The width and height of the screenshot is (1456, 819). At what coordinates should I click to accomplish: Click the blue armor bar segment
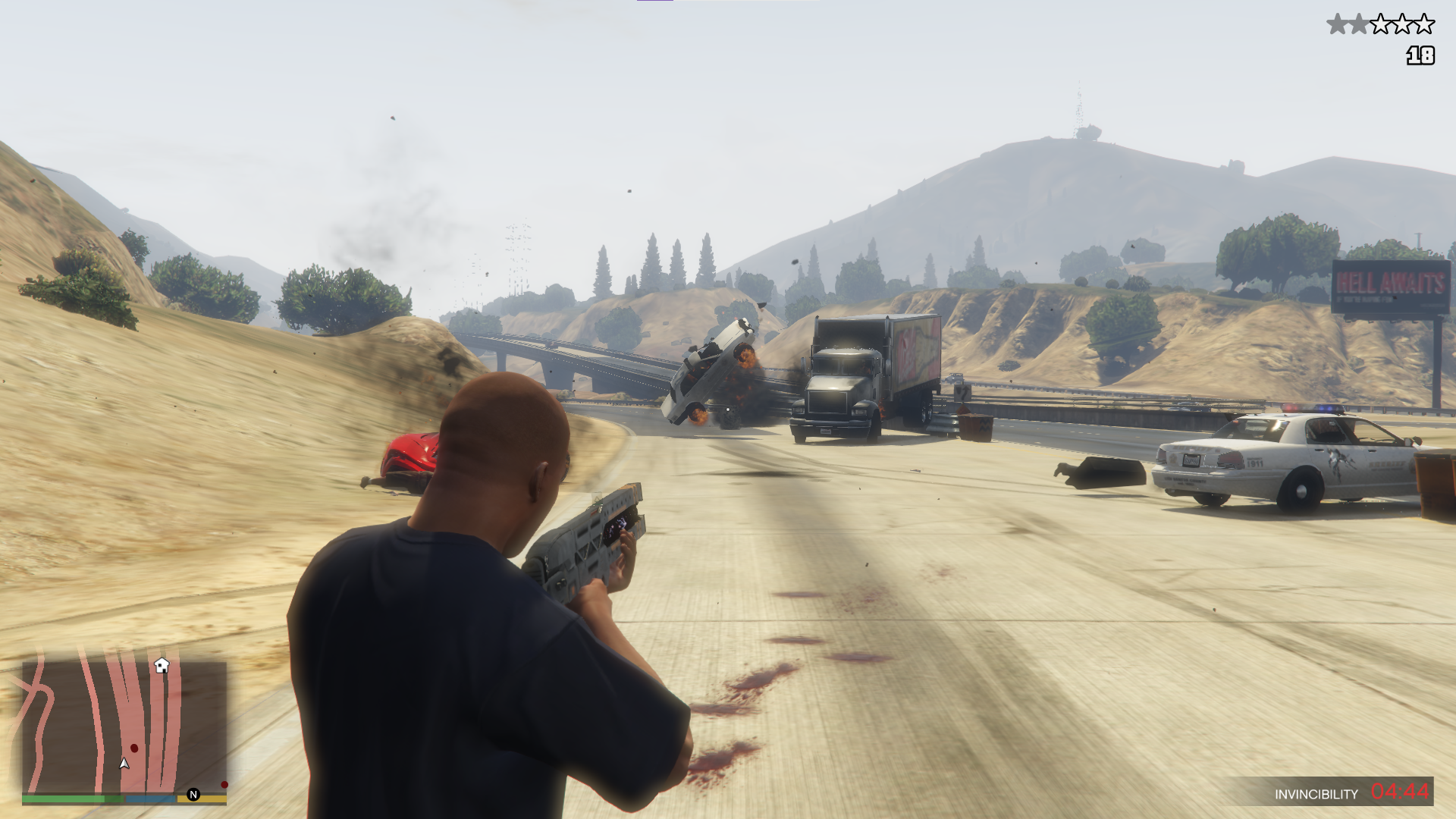click(151, 799)
